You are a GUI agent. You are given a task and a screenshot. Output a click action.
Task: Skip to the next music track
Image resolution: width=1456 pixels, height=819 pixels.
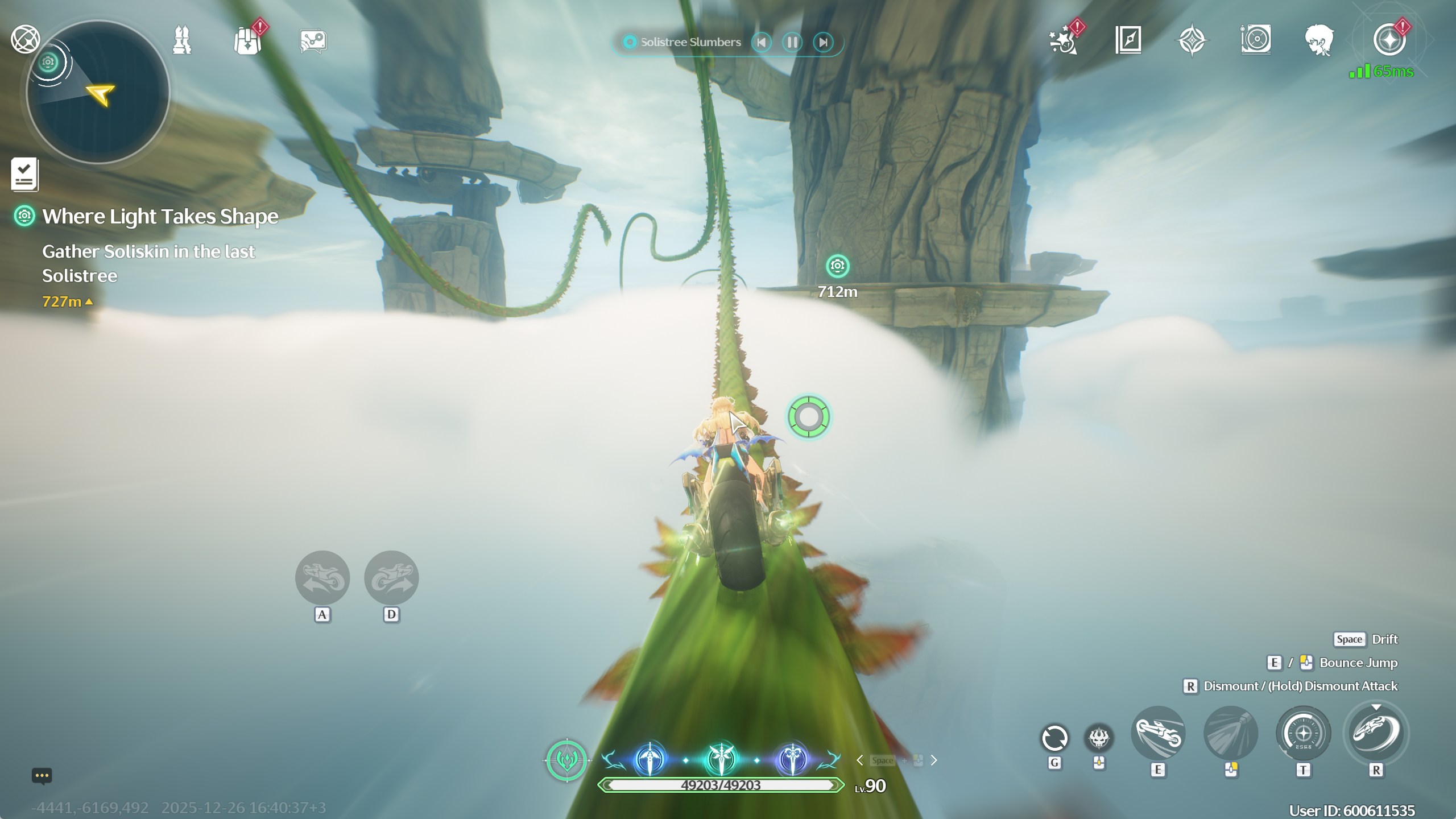pos(822,42)
